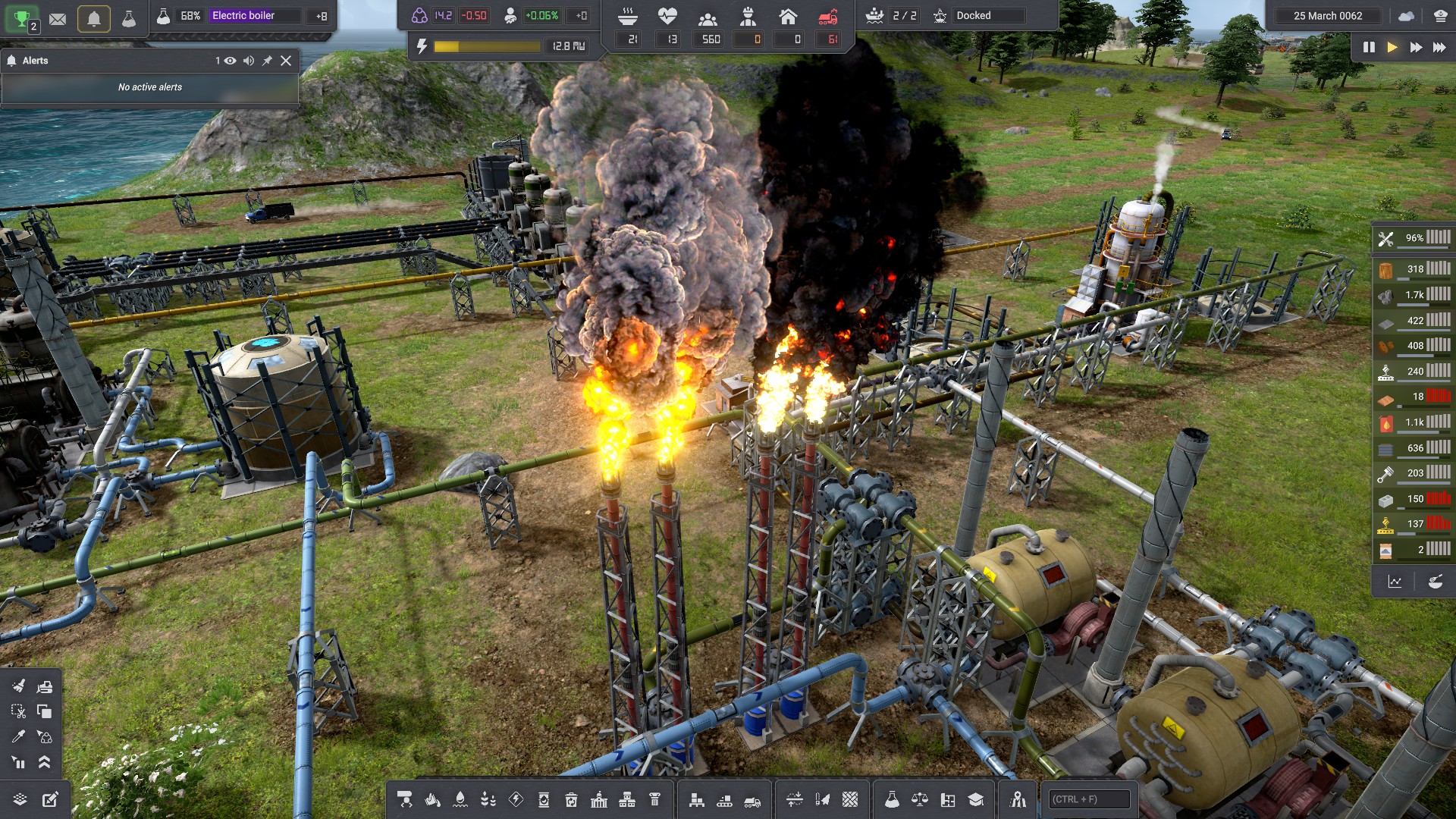Select the demolish bulldozer tool
Viewport: 1456px width, 819px height.
(45, 686)
